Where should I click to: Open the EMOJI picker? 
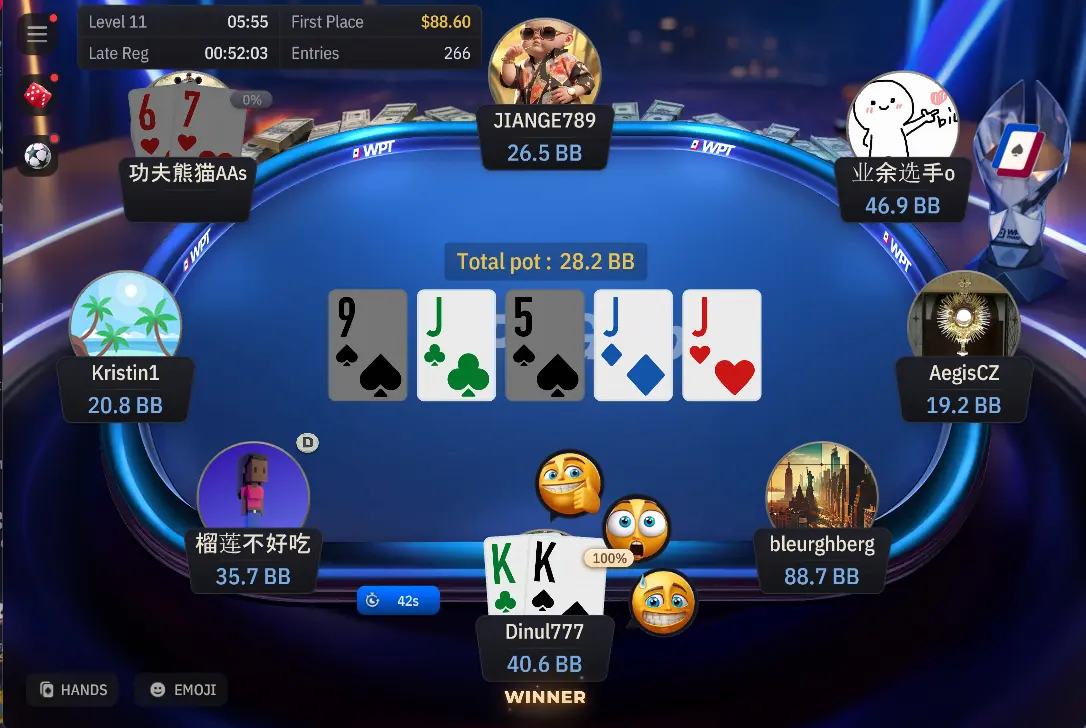click(182, 690)
